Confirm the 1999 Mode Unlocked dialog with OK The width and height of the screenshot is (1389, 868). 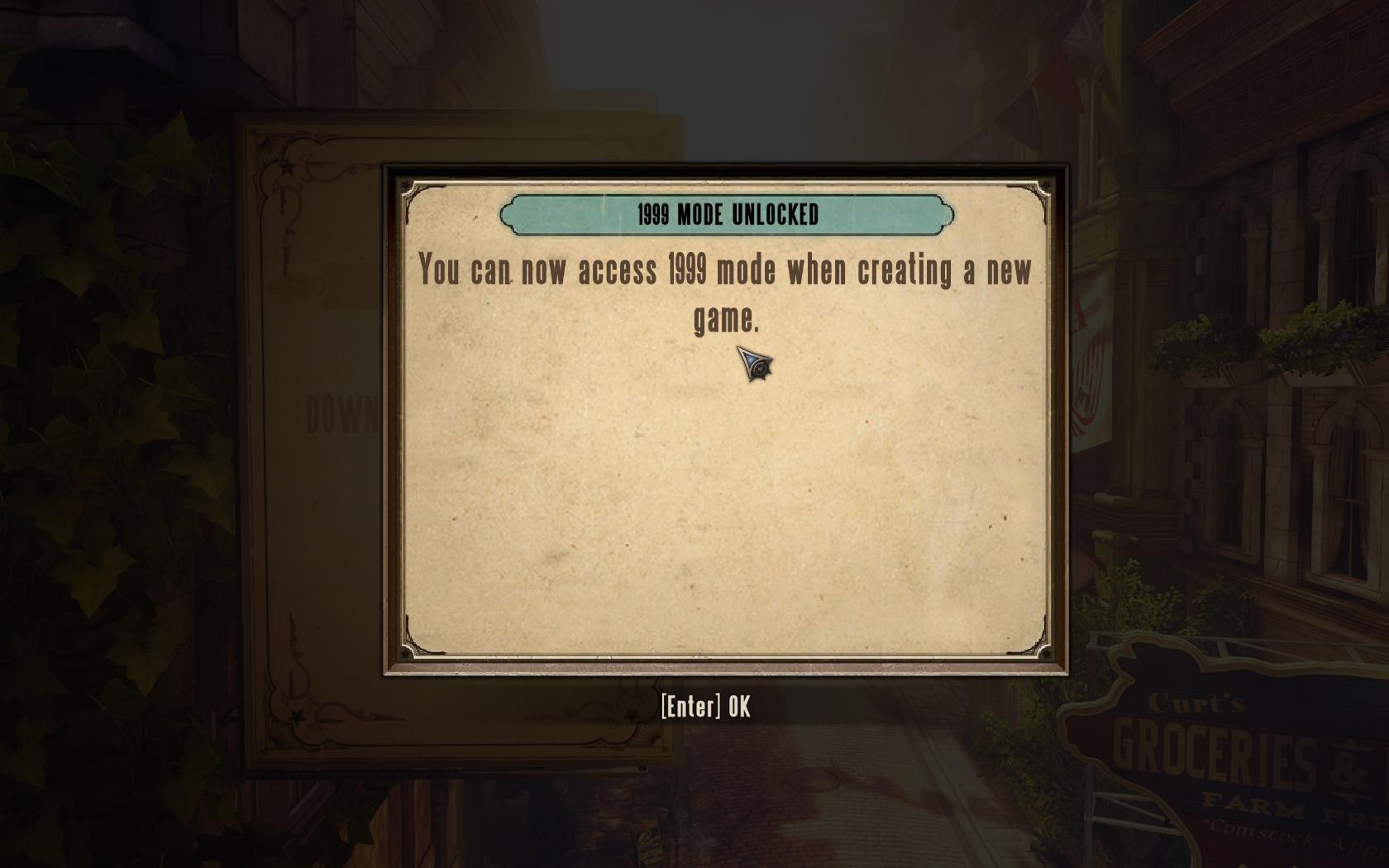[706, 707]
